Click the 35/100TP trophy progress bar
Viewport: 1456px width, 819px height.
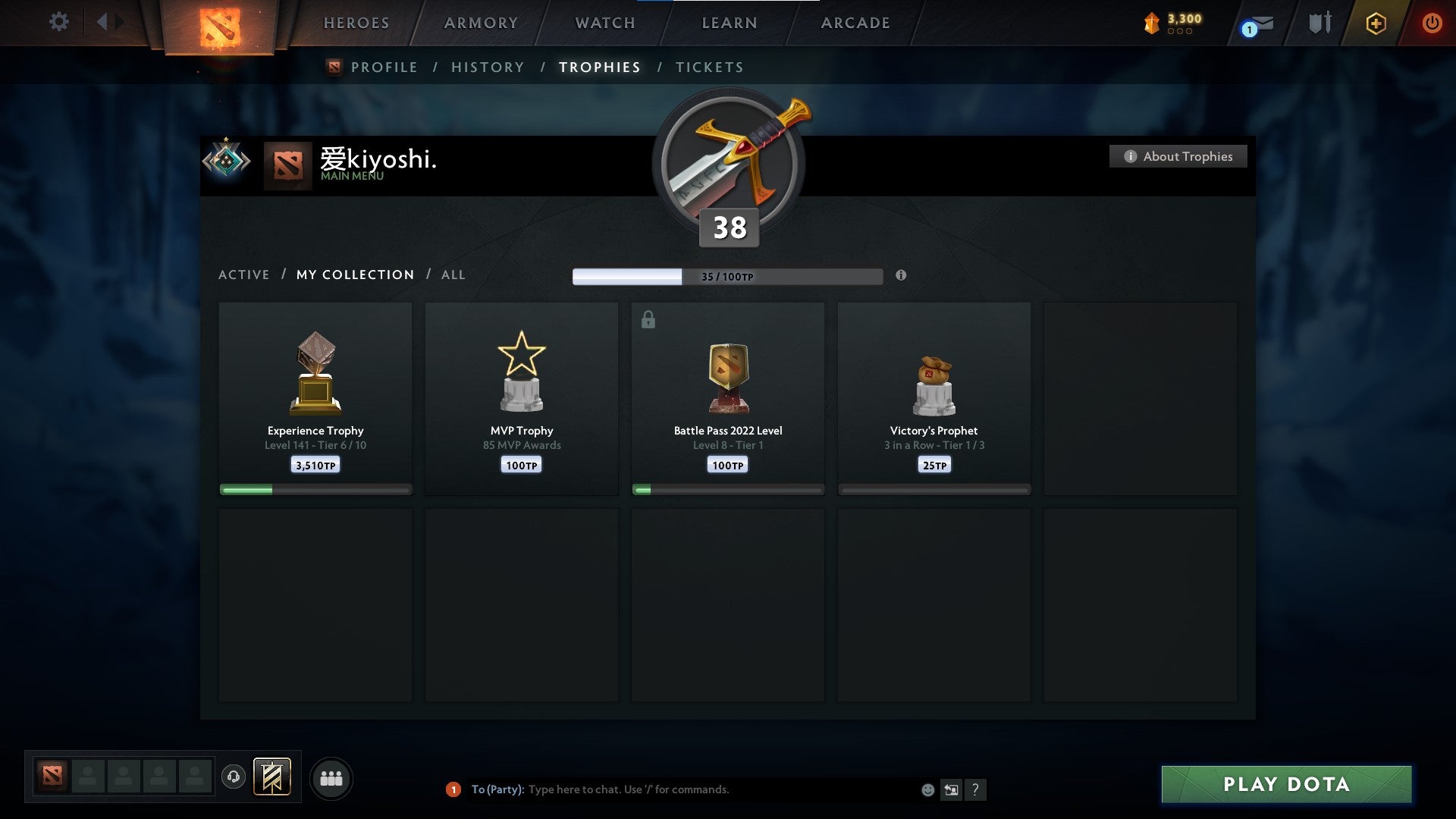click(726, 276)
